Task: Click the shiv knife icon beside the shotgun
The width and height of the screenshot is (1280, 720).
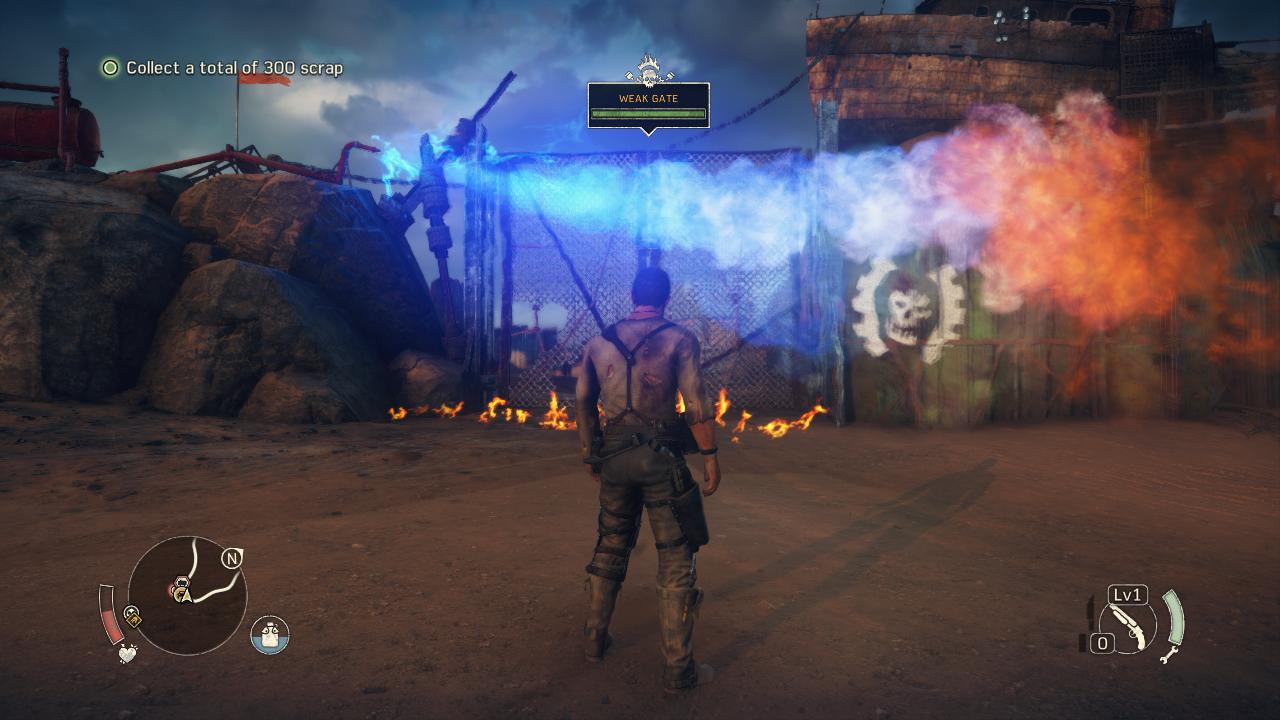Action: [1089, 615]
